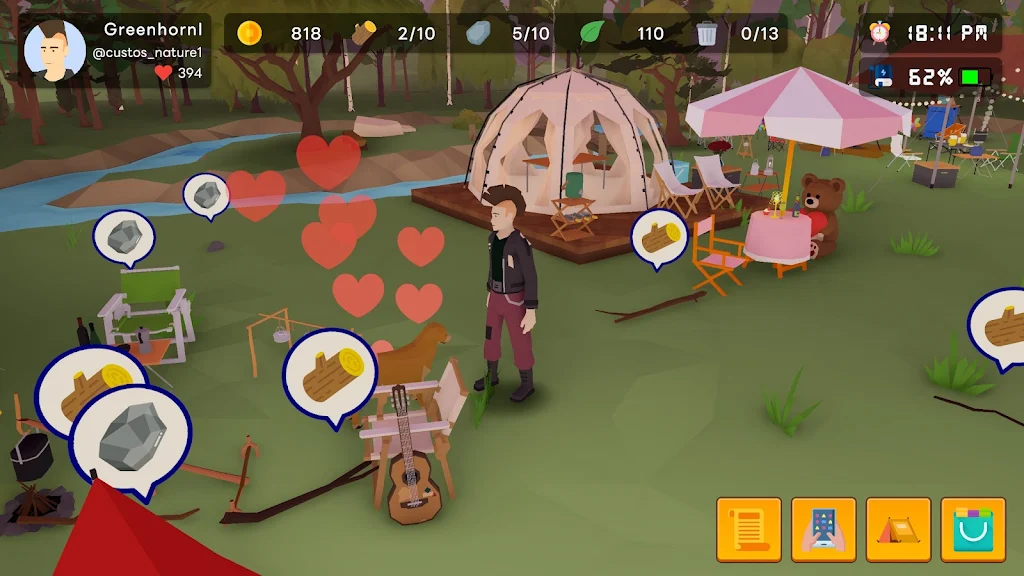The height and width of the screenshot is (576, 1024).
Task: Open the tent camping menu button
Action: coord(898,529)
